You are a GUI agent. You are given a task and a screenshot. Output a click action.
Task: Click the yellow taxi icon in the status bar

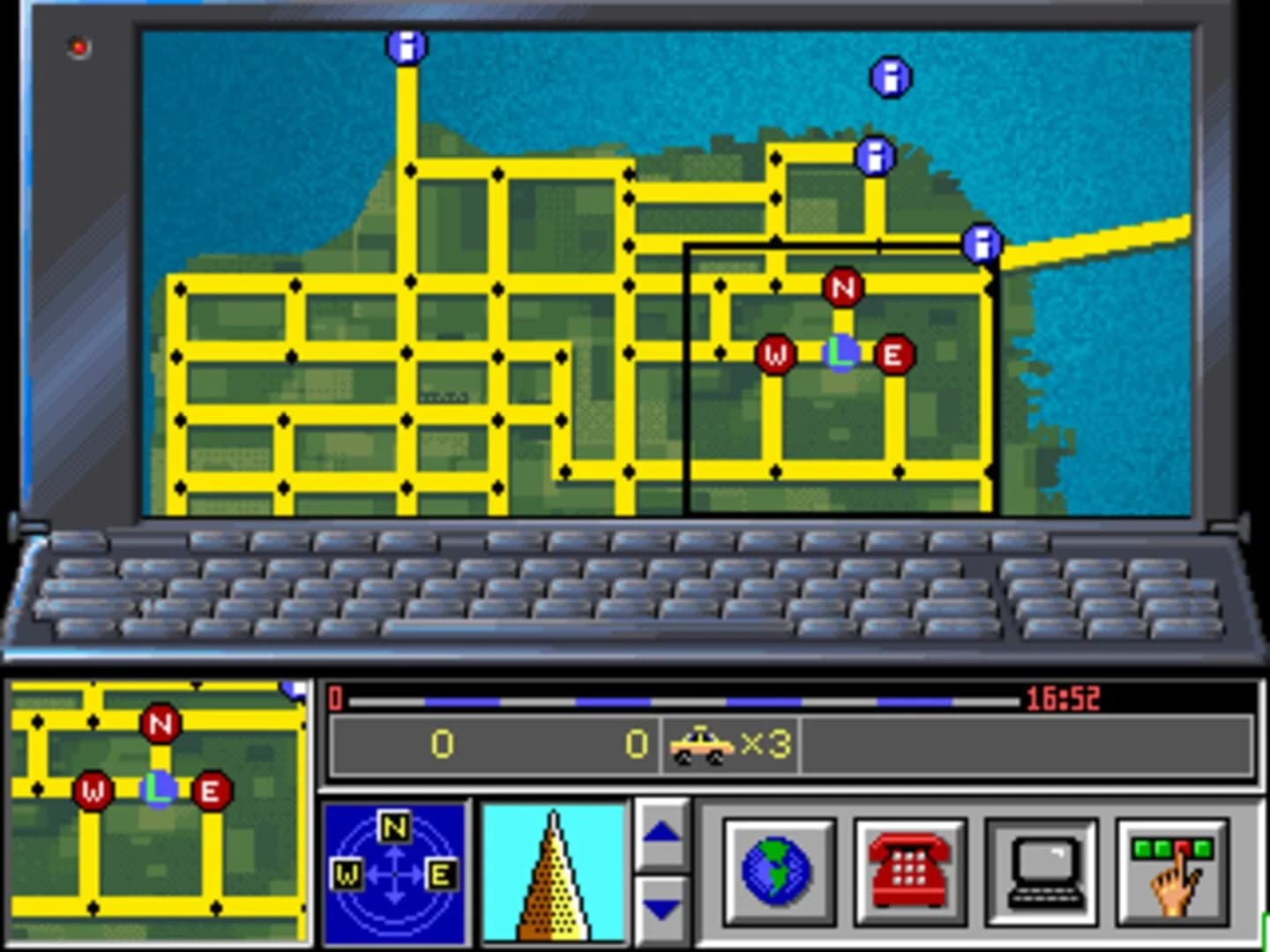(x=703, y=743)
